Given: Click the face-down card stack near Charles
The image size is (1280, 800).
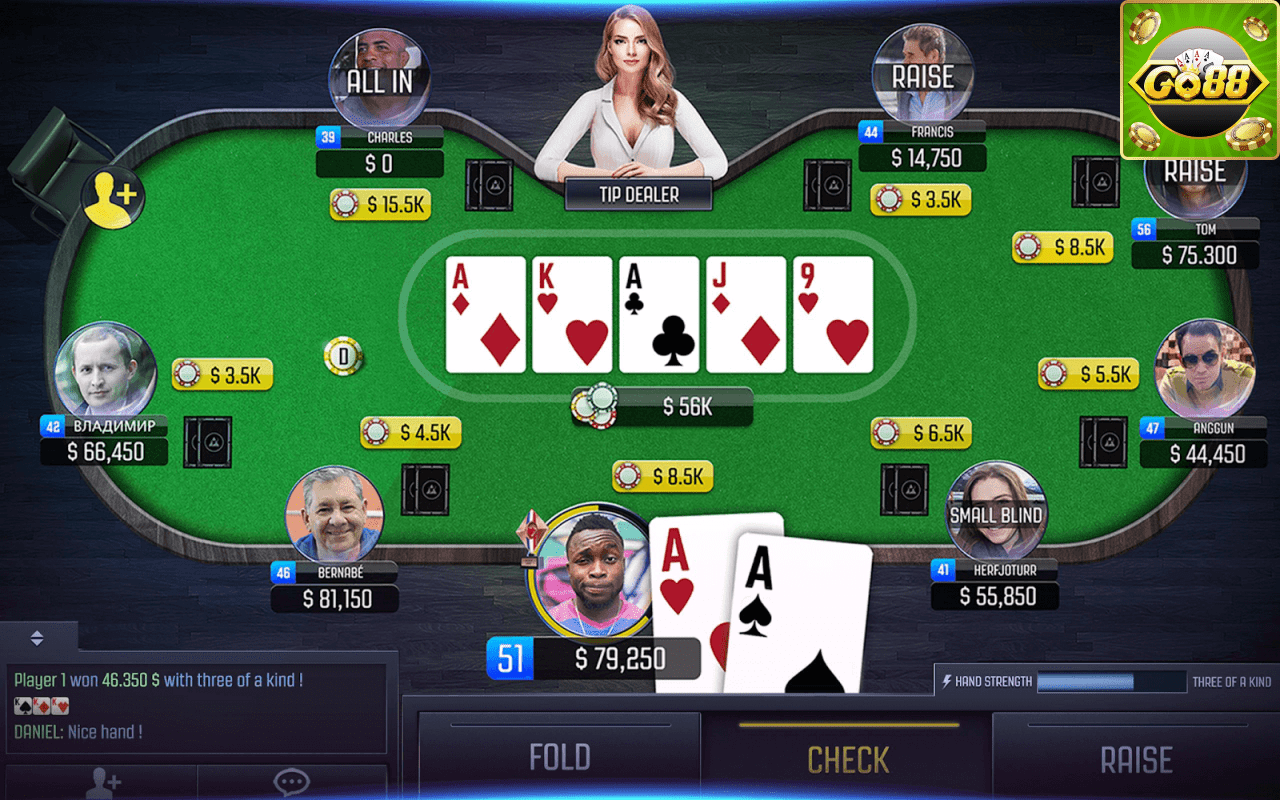Looking at the screenshot, I should click(489, 185).
